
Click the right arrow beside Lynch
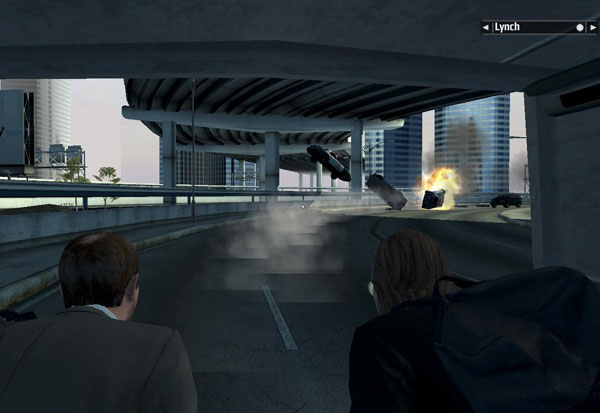tap(592, 28)
